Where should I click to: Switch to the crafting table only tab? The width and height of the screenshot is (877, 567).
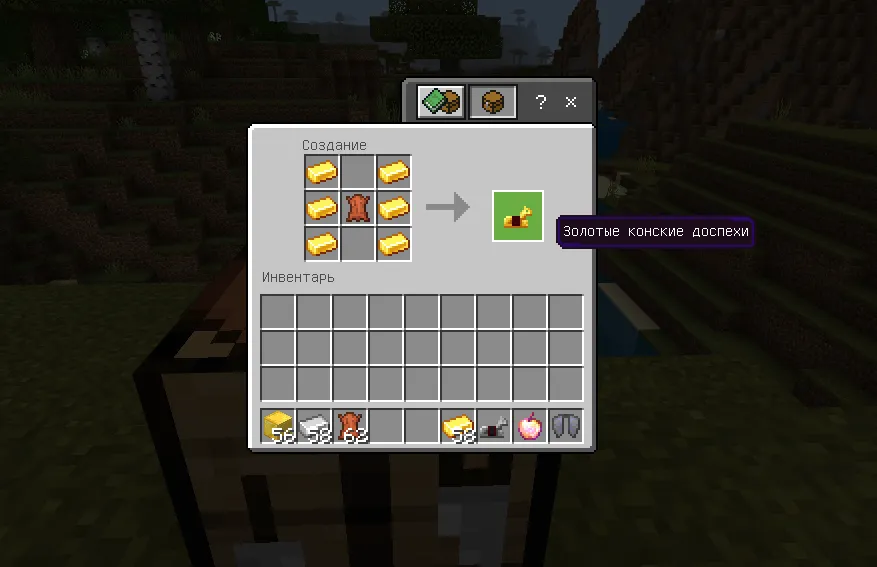(x=493, y=102)
